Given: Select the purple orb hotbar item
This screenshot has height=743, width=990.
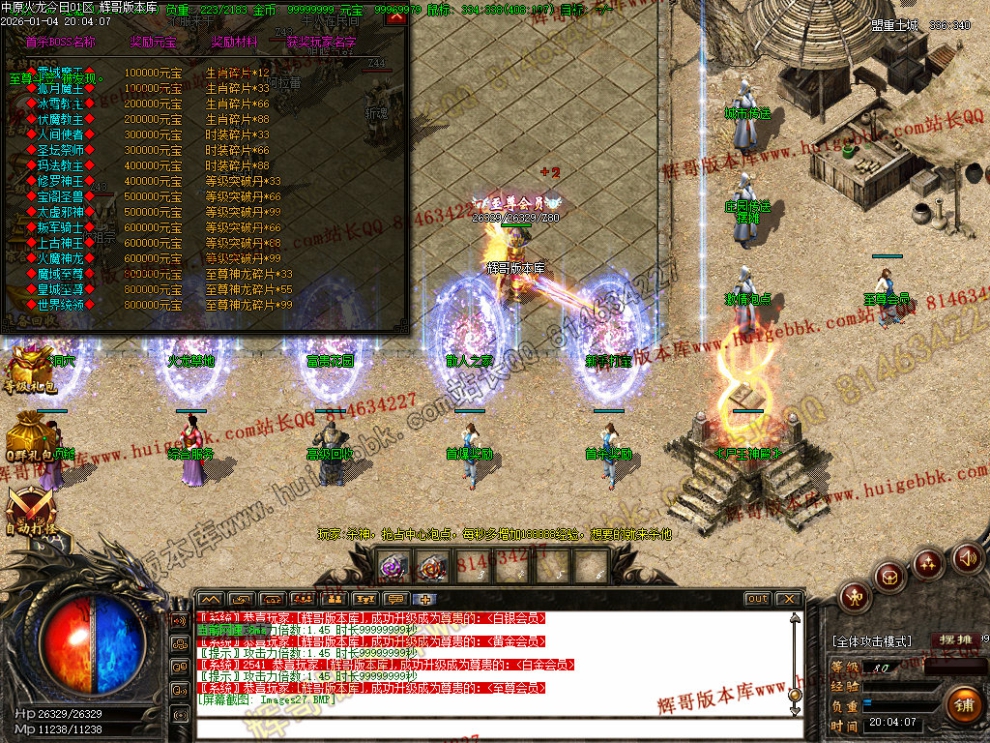Looking at the screenshot, I should [x=392, y=568].
